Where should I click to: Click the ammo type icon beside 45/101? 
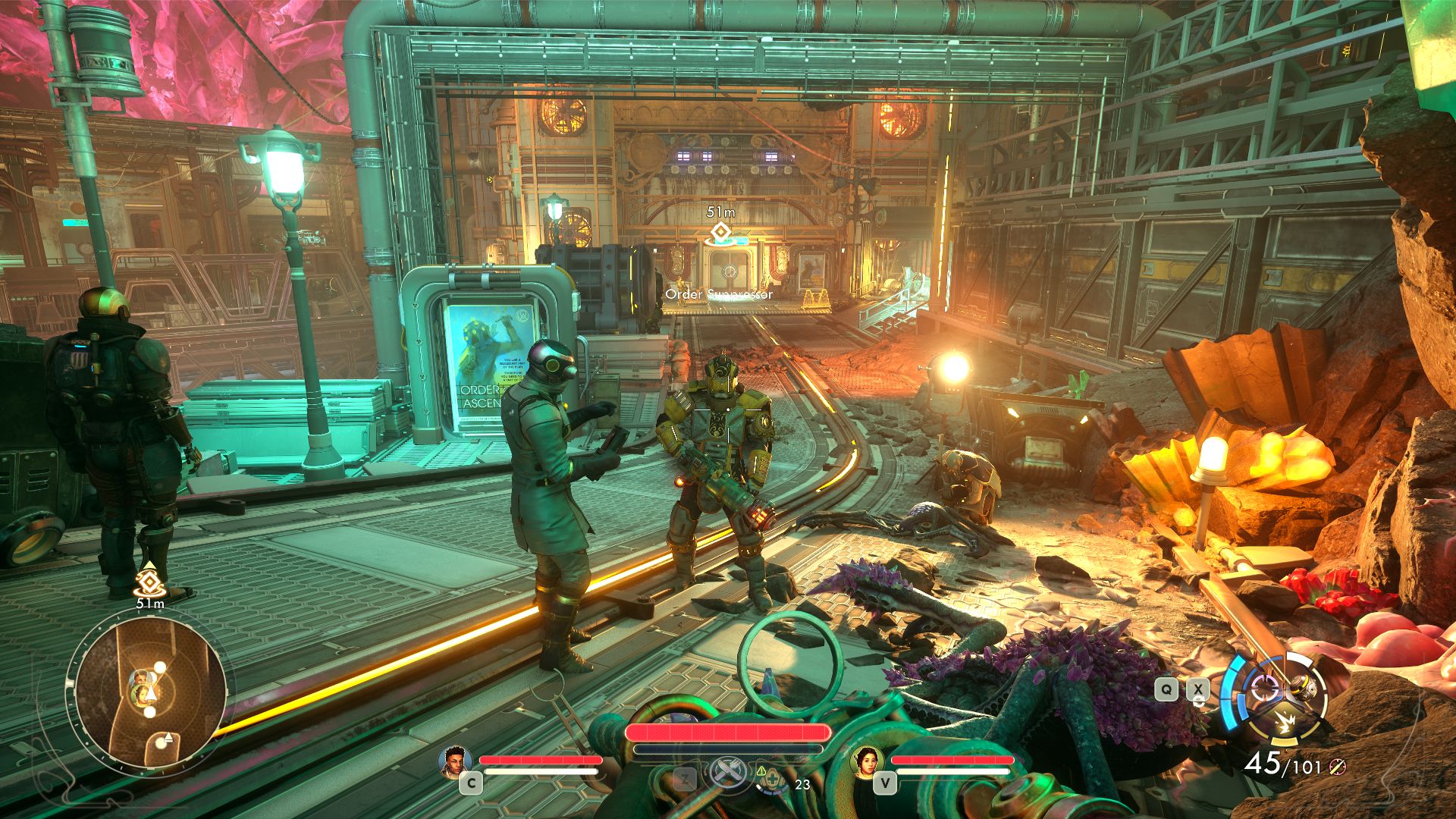1337,767
